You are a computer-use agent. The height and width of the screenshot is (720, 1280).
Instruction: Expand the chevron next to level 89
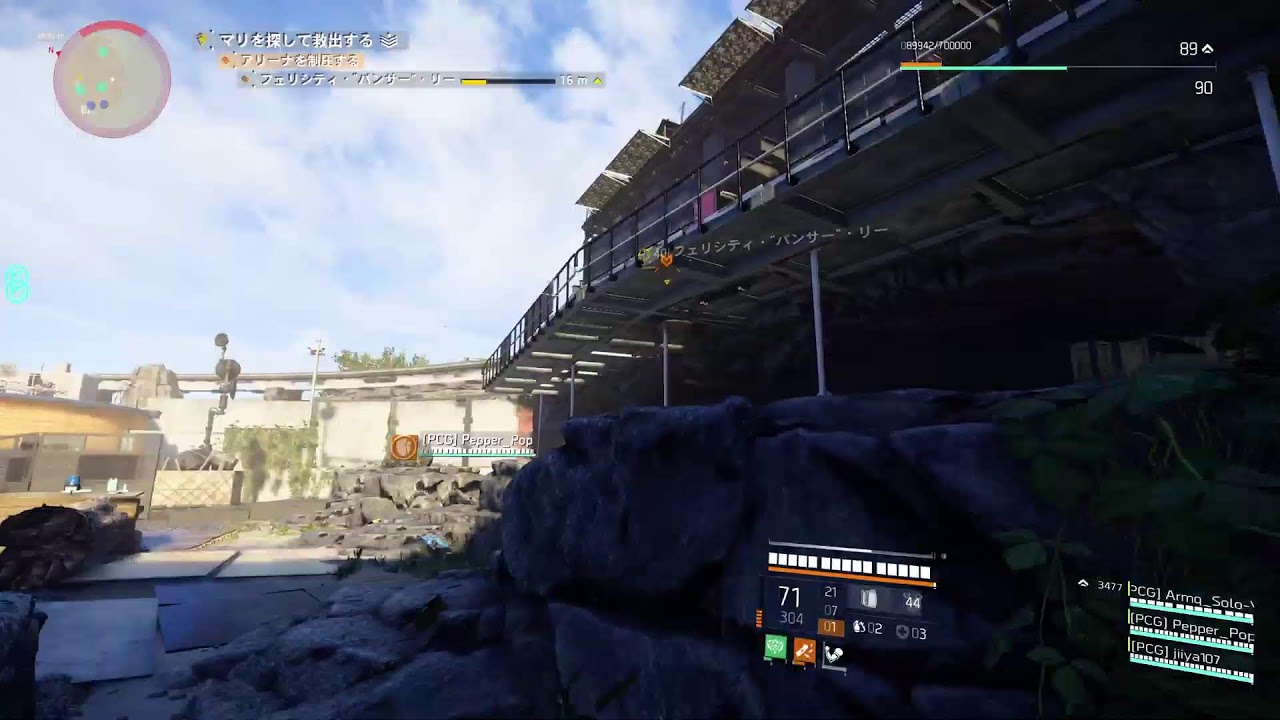coord(1207,46)
